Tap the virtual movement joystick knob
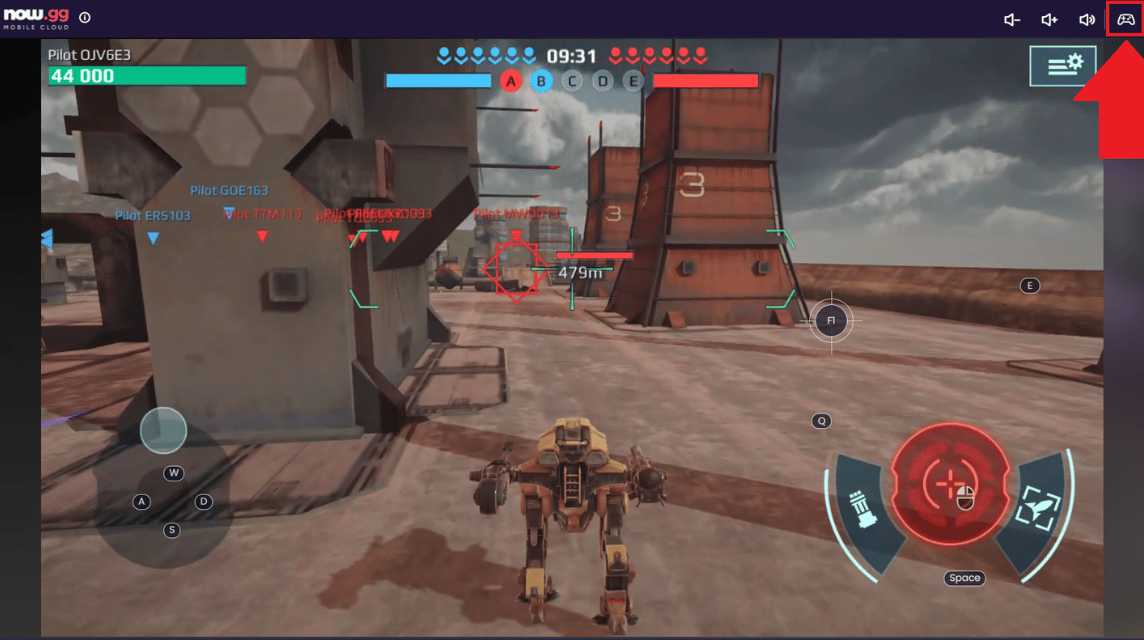 pos(163,430)
